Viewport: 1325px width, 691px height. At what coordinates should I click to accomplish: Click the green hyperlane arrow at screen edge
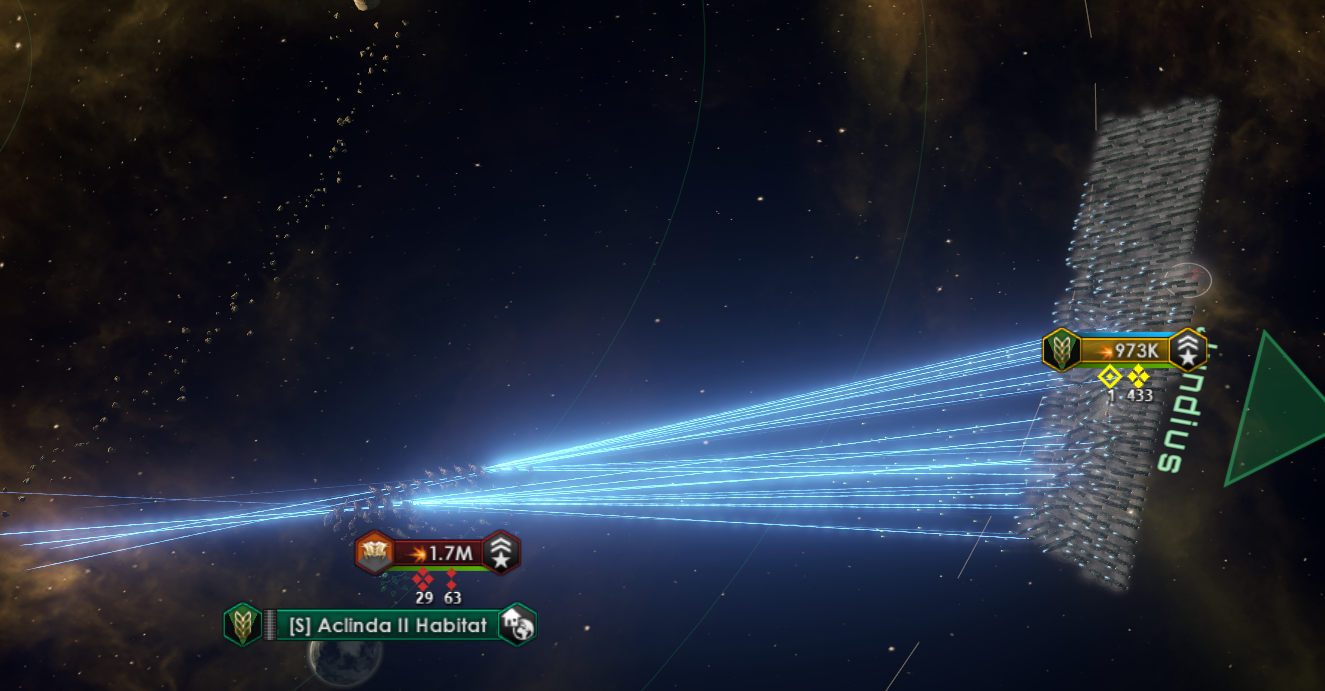[x=1281, y=410]
